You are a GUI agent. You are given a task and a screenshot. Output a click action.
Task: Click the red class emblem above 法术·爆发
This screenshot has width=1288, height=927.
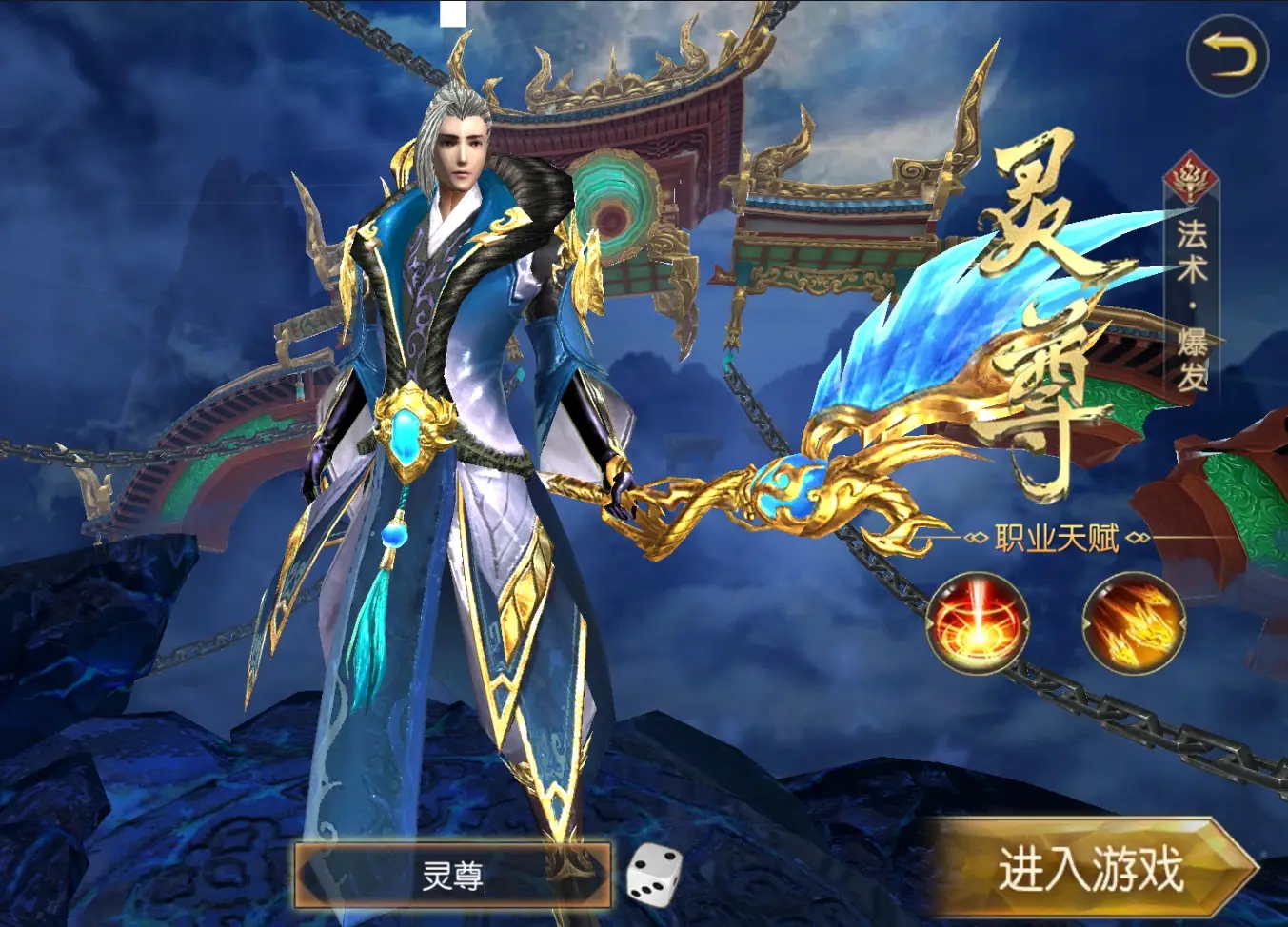(x=1188, y=176)
